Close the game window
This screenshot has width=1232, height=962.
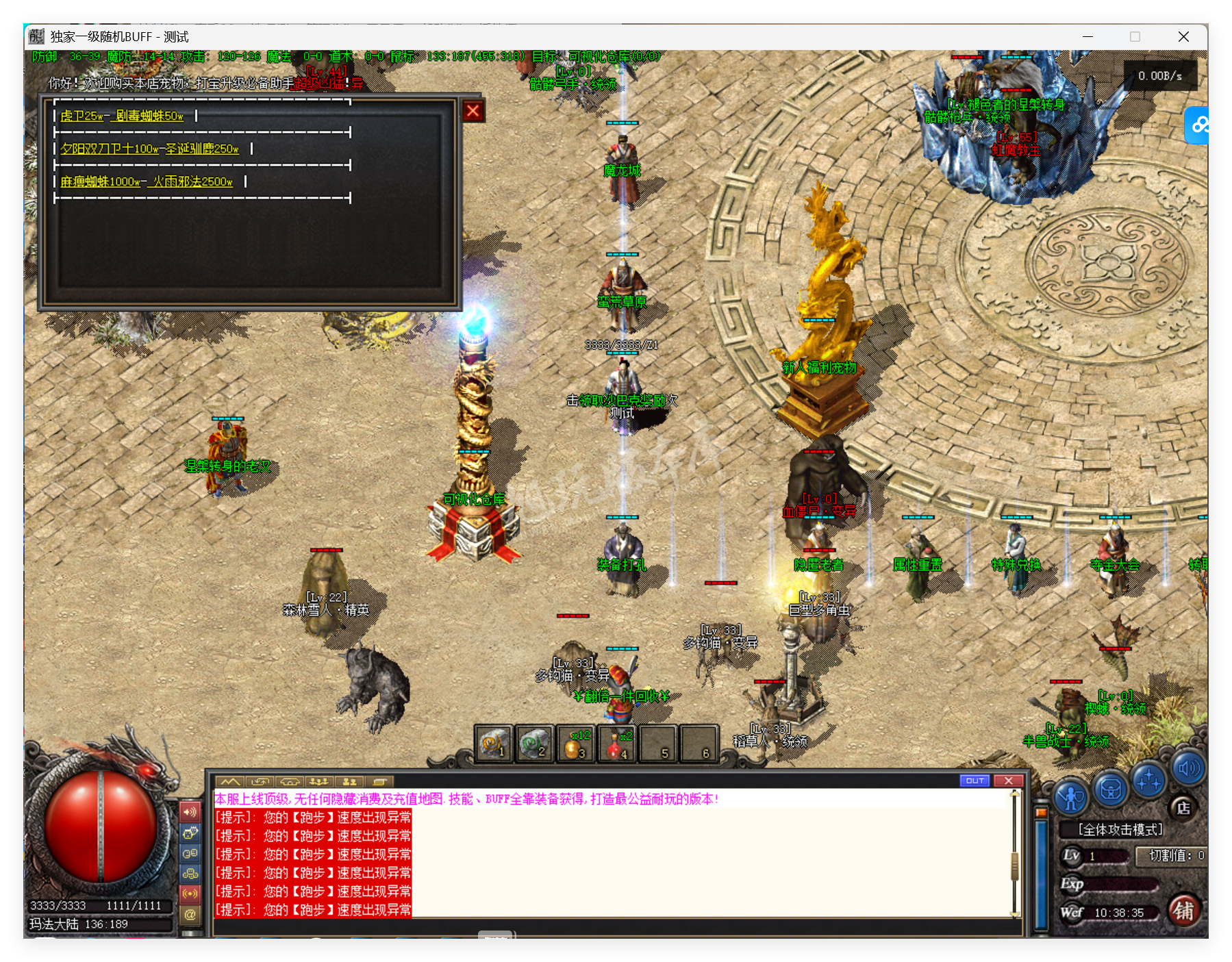click(1183, 37)
